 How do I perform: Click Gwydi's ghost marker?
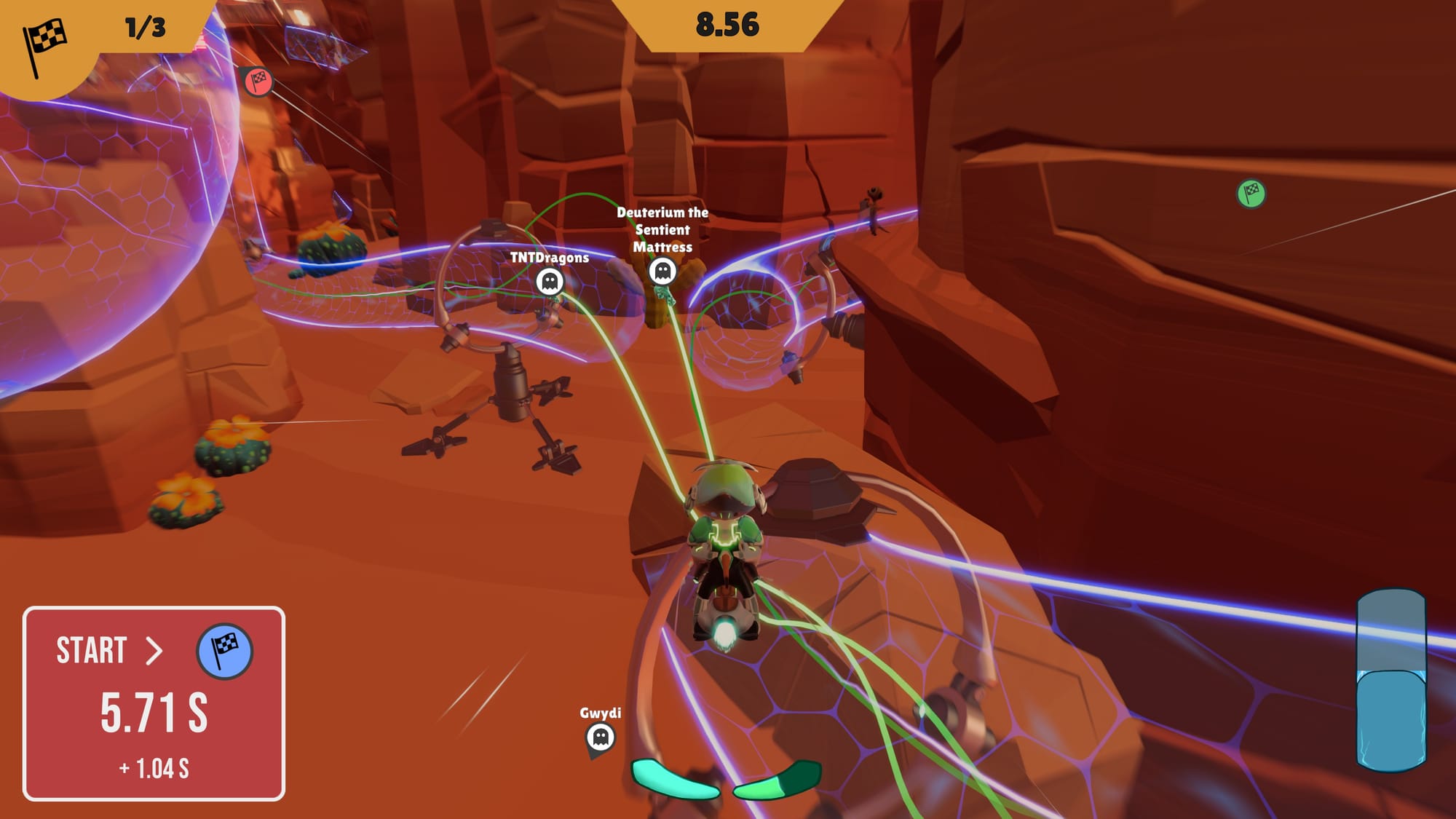tap(601, 737)
